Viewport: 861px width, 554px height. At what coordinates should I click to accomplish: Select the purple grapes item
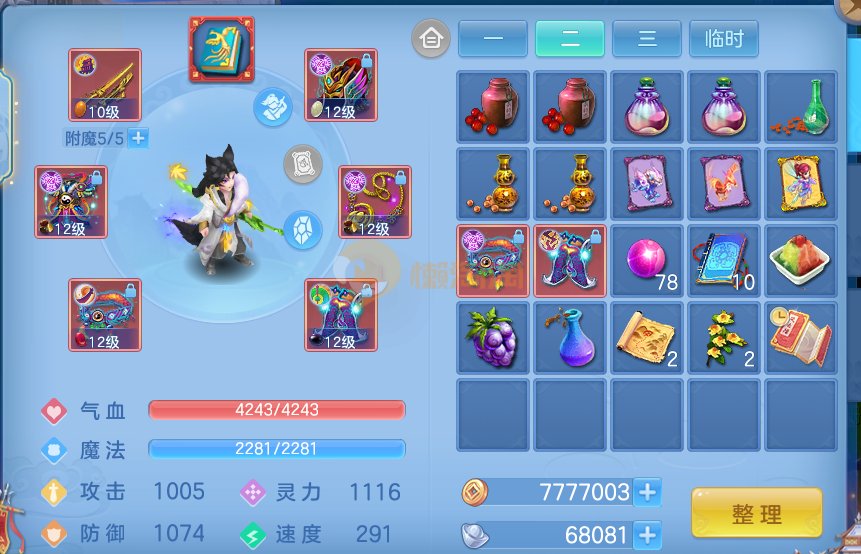click(x=494, y=338)
